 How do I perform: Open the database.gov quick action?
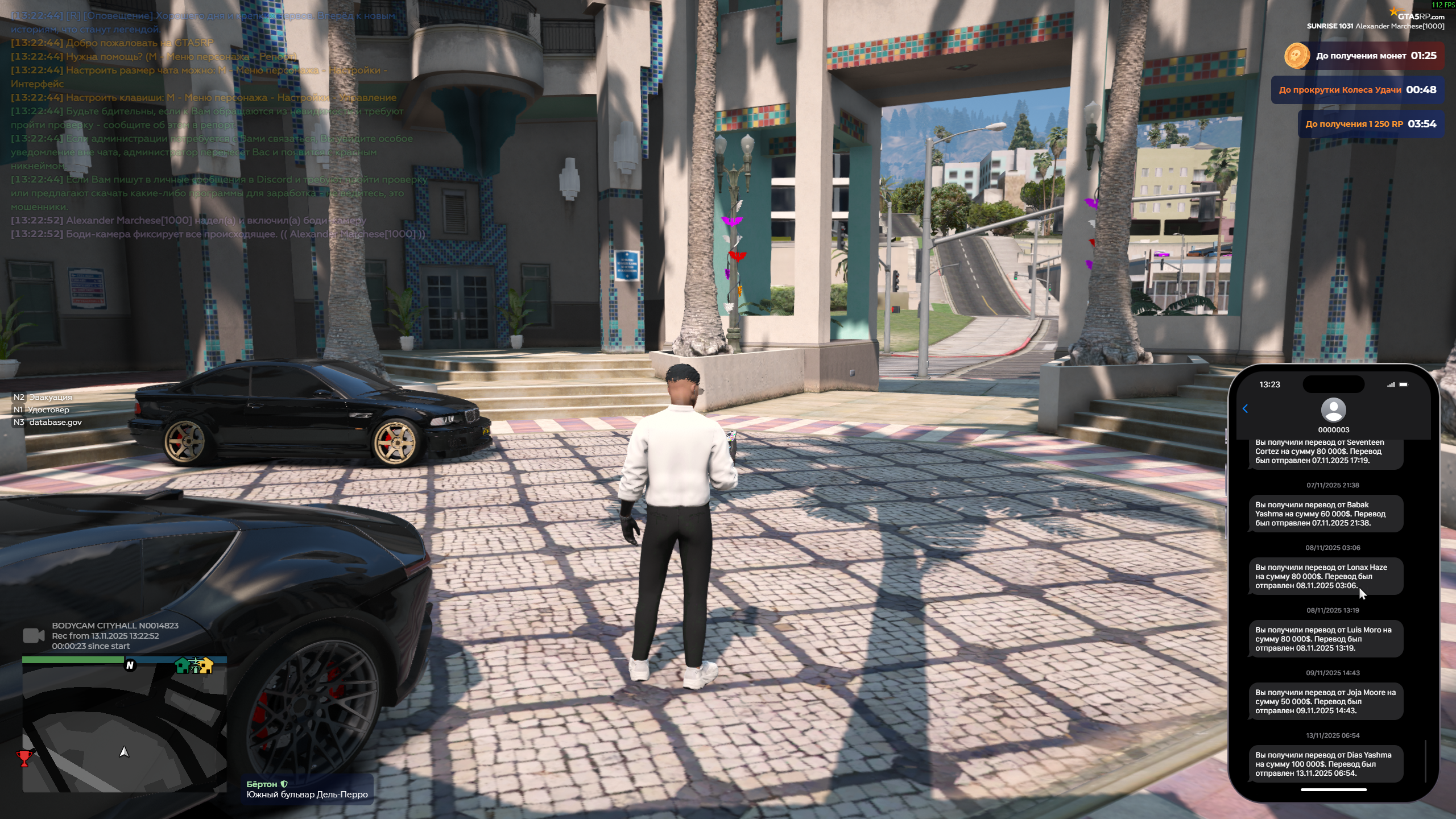(55, 422)
